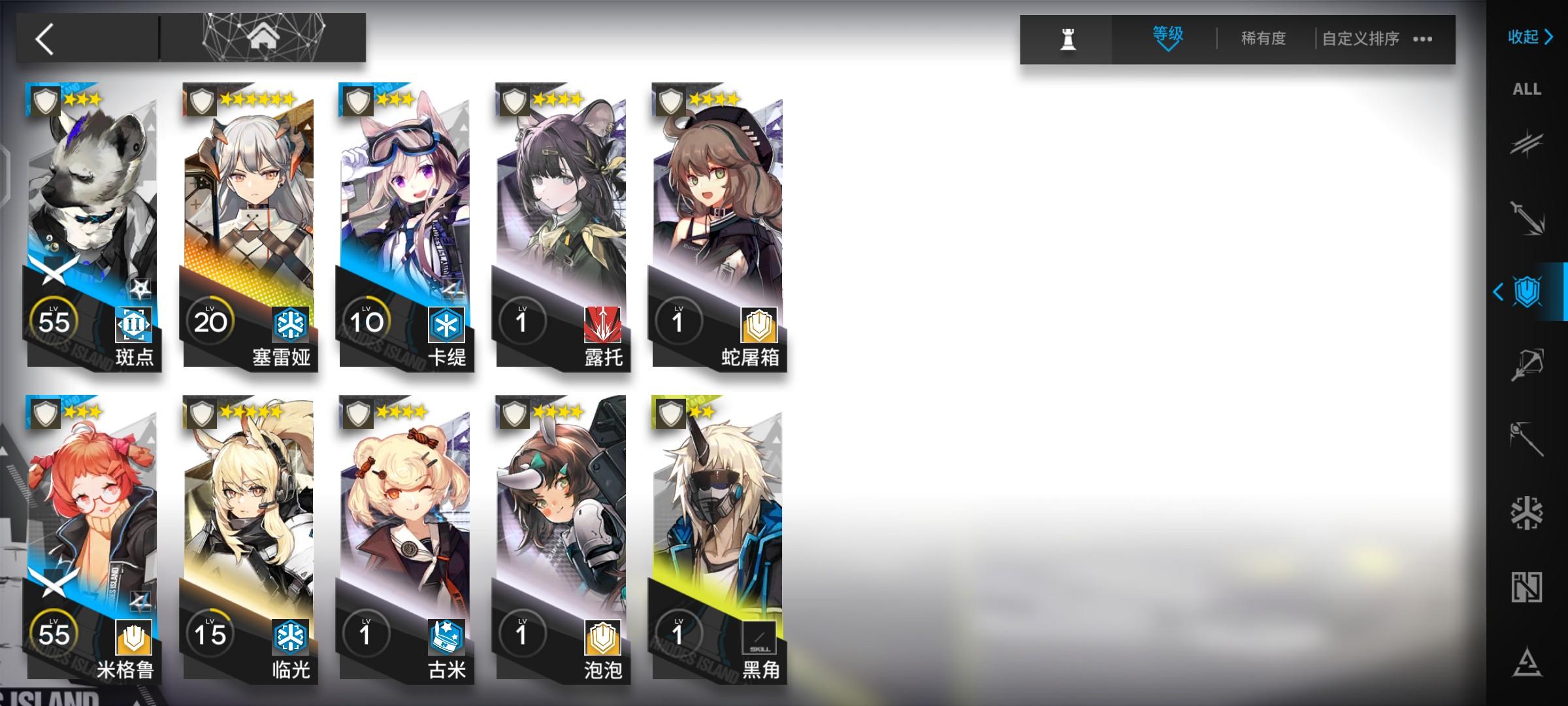Select the Guard class filter icon

(x=1527, y=216)
